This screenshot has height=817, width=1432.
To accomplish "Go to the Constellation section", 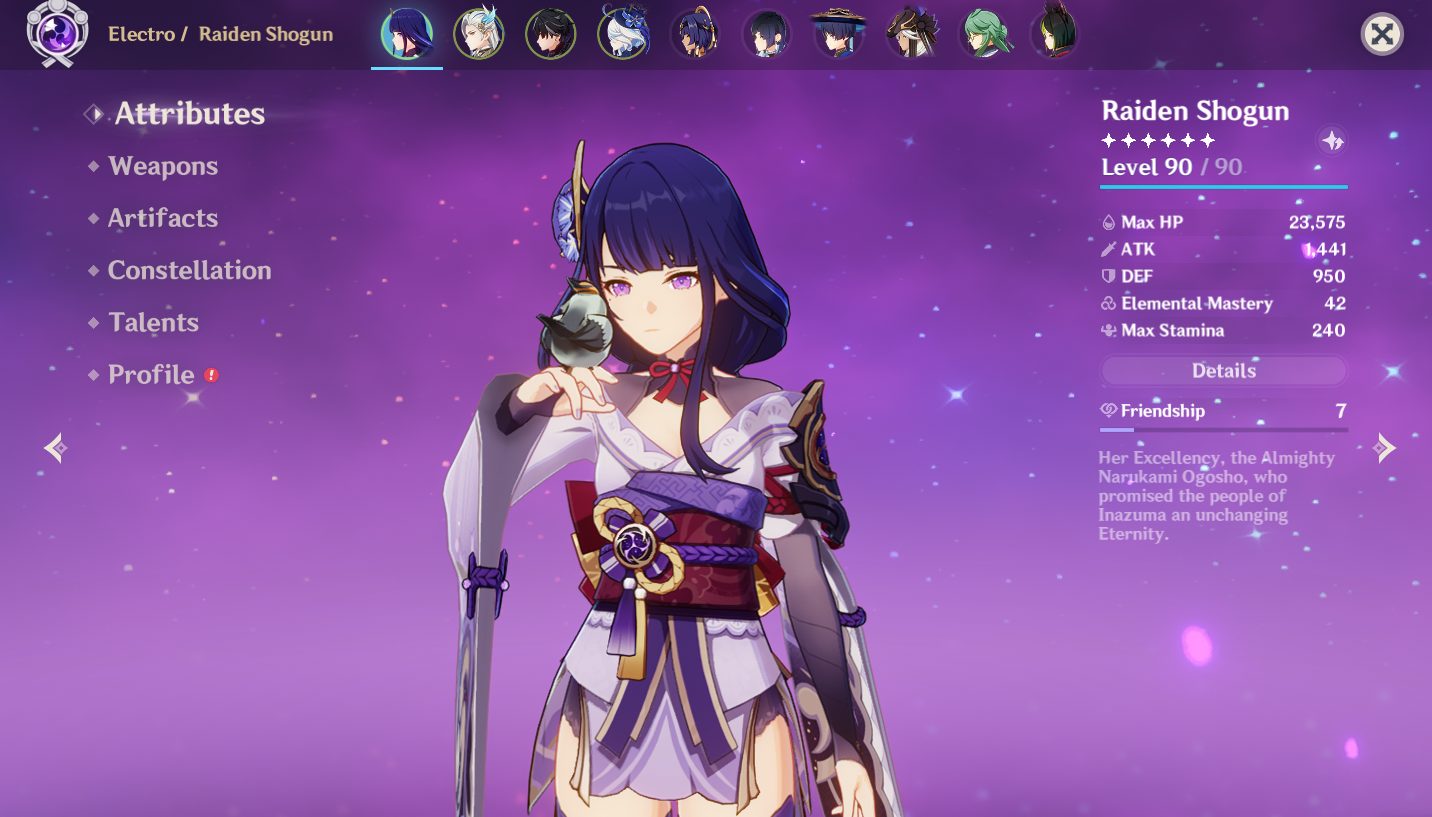I will [x=189, y=270].
